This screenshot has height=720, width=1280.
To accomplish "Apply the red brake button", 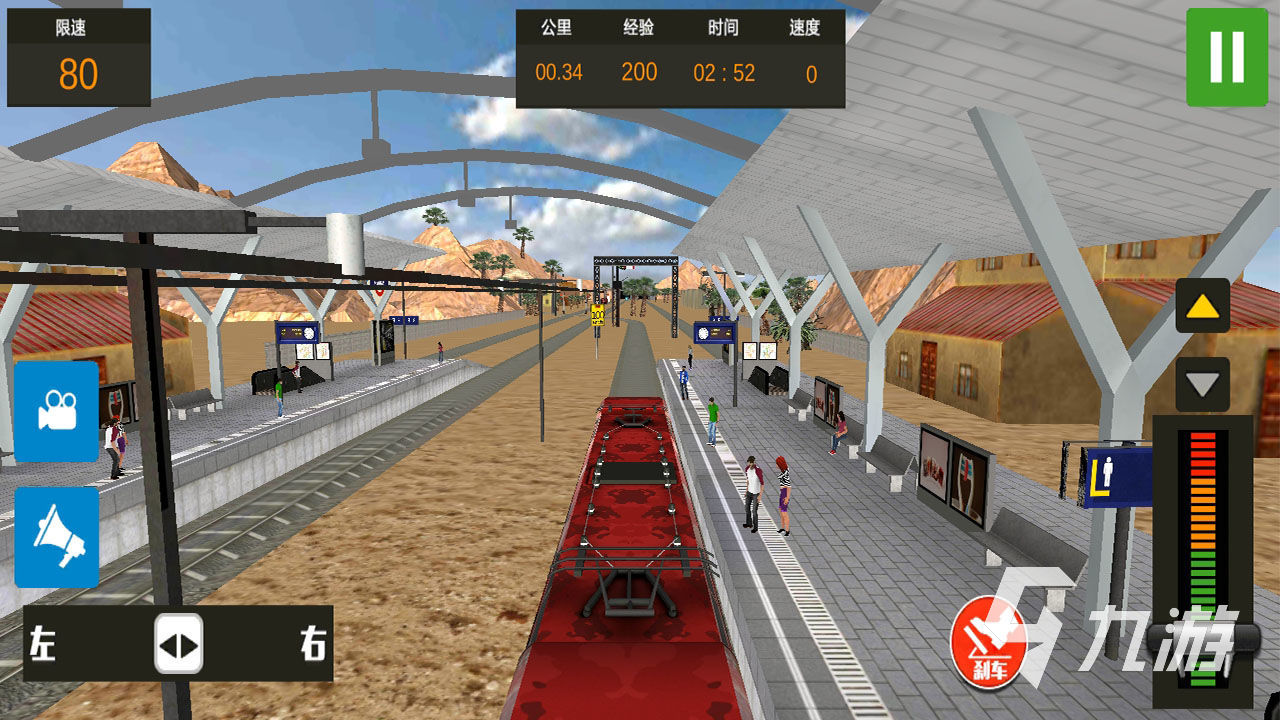I will click(988, 642).
